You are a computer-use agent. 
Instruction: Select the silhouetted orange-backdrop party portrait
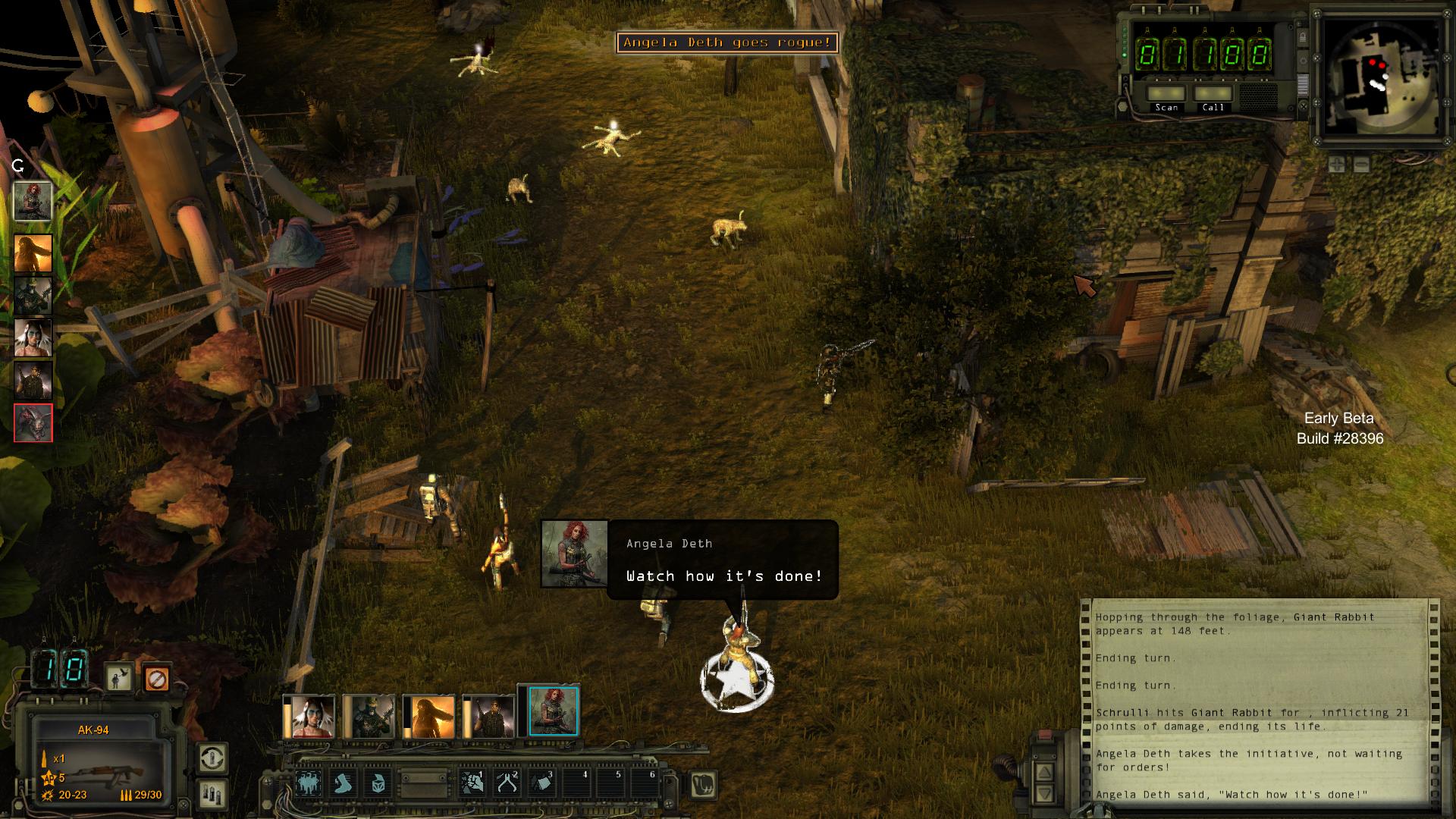pos(429,717)
